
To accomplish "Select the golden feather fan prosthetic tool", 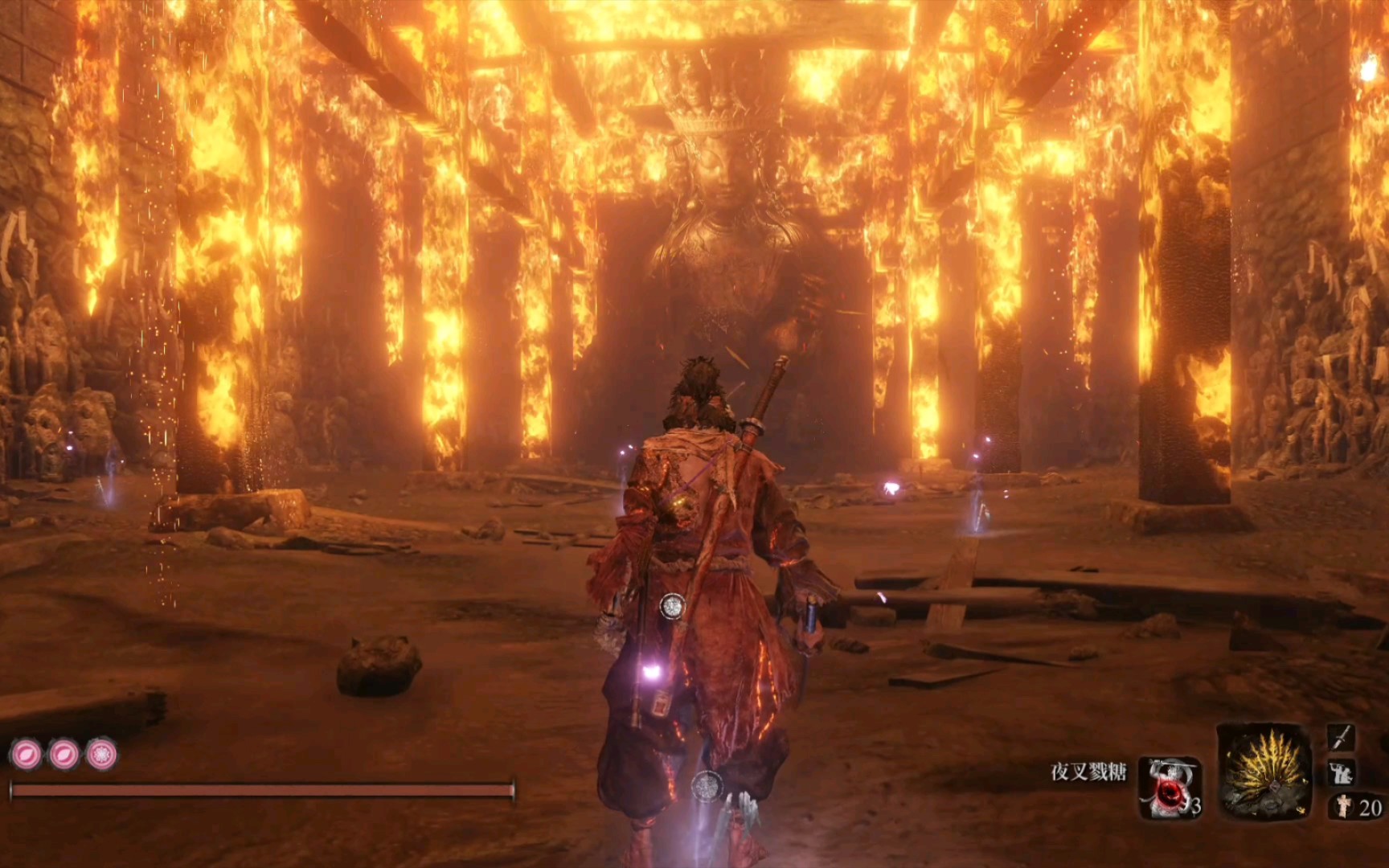I will pos(1264,772).
